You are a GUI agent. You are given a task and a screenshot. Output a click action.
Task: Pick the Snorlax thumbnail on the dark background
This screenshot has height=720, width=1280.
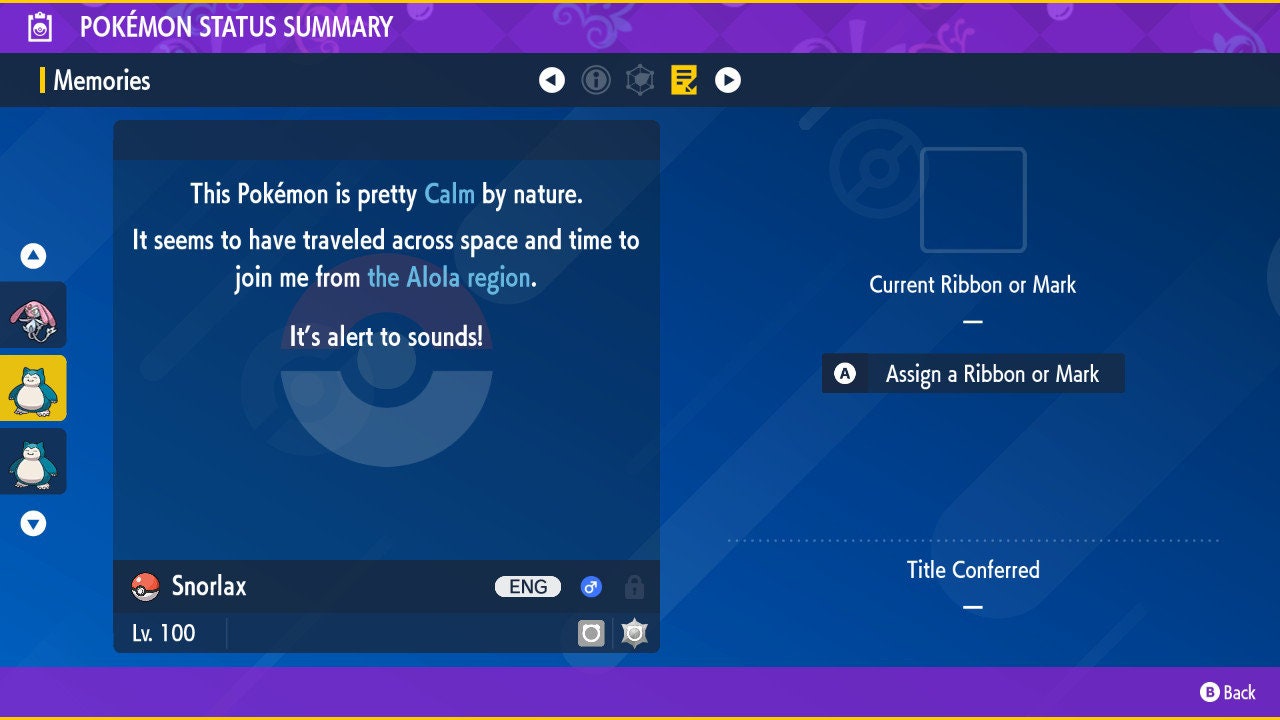click(33, 461)
